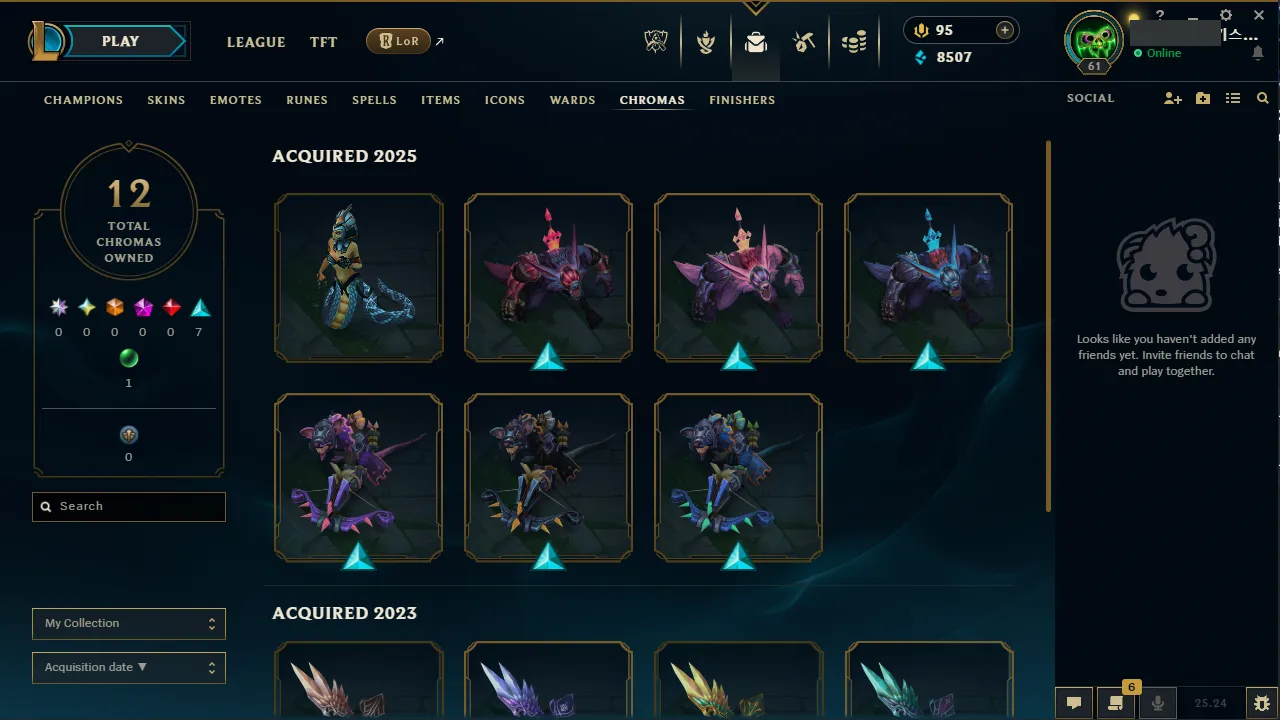Click the friends list view icon
The height and width of the screenshot is (720, 1280).
pos(1235,98)
